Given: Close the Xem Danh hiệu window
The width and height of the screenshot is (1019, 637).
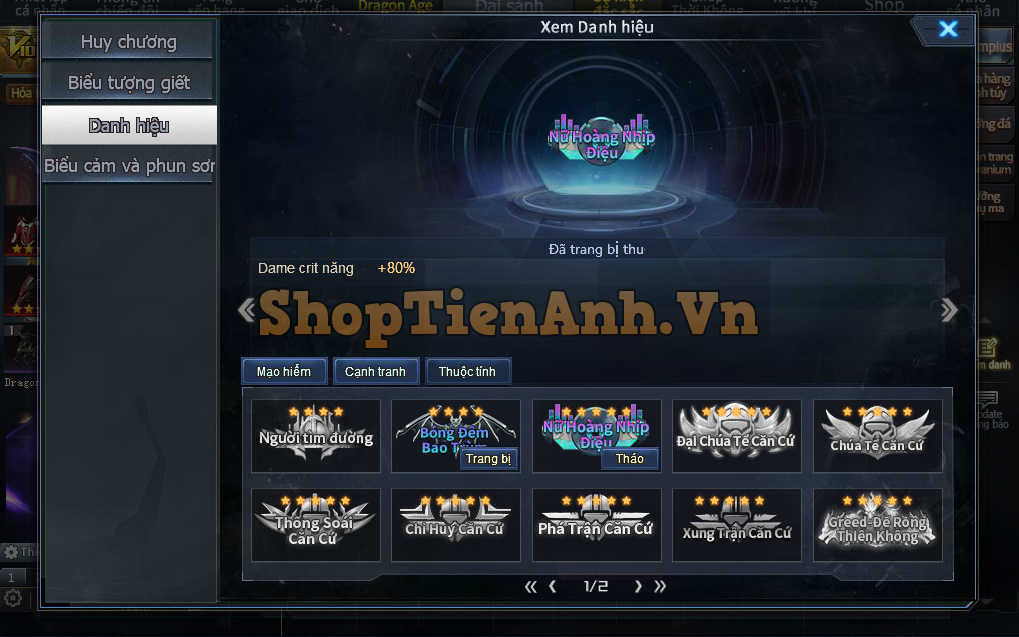Looking at the screenshot, I should click(x=947, y=29).
